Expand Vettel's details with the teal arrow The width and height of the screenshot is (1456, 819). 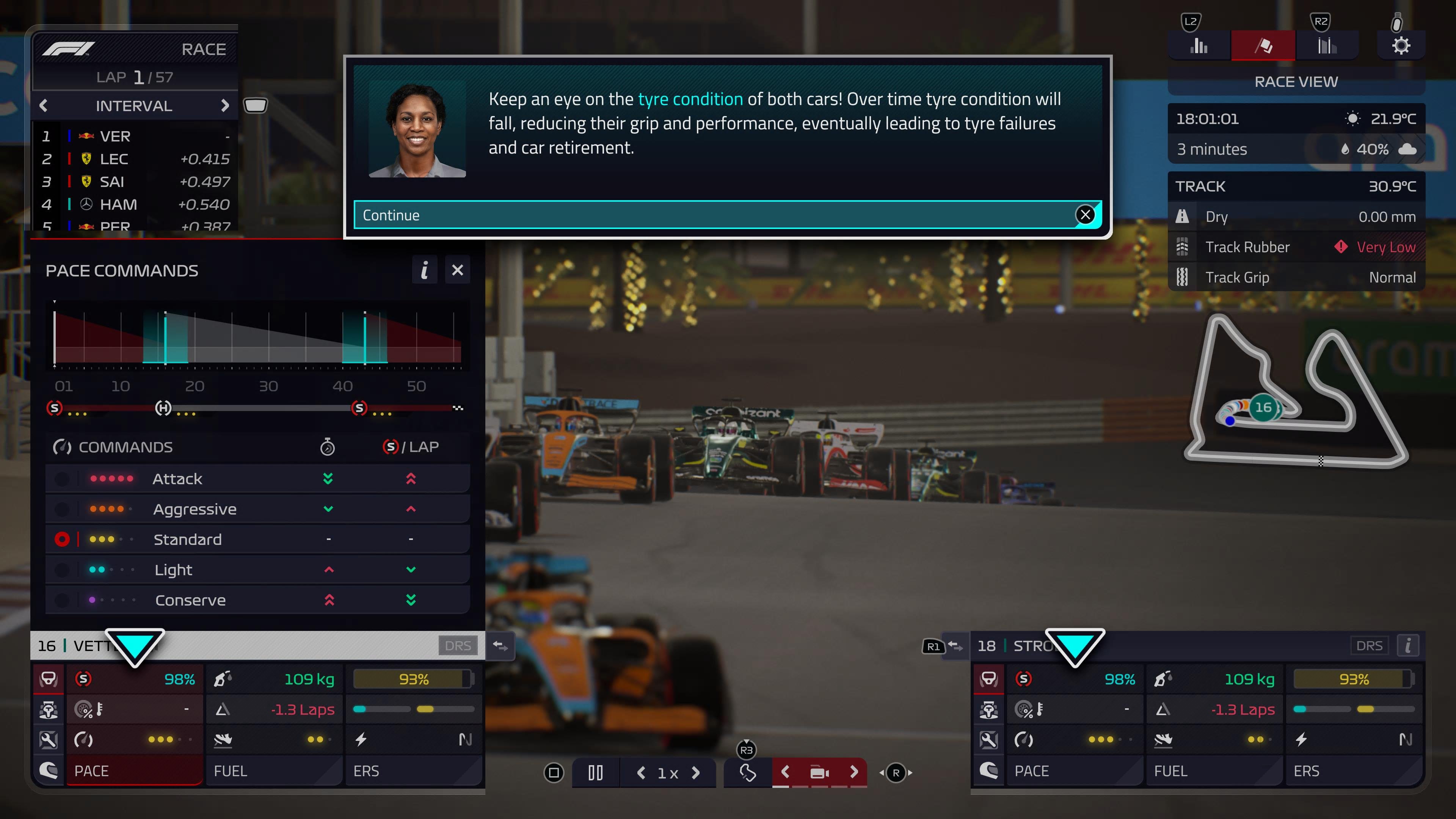pos(136,645)
